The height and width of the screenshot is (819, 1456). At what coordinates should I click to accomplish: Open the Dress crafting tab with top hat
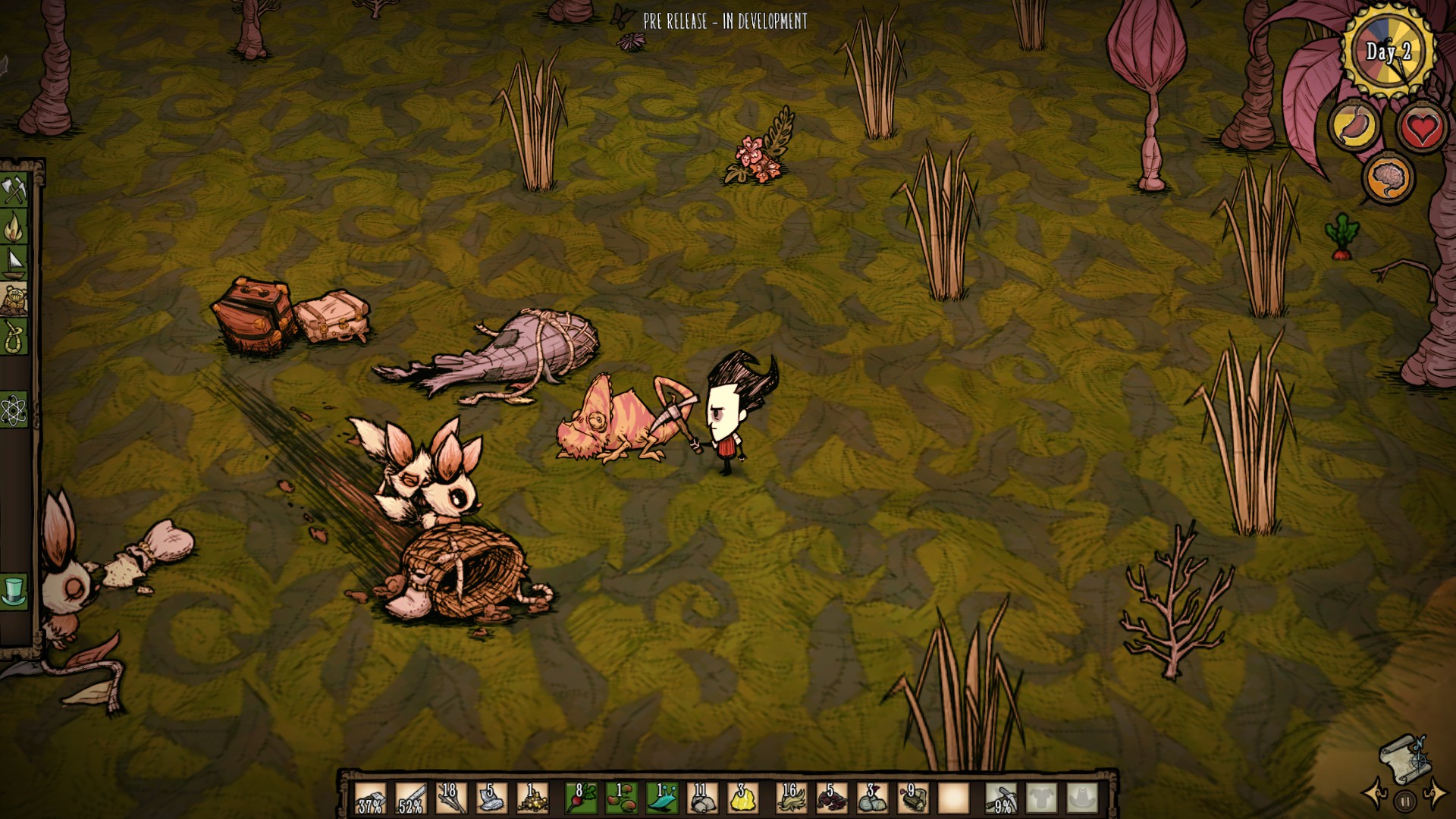14,591
